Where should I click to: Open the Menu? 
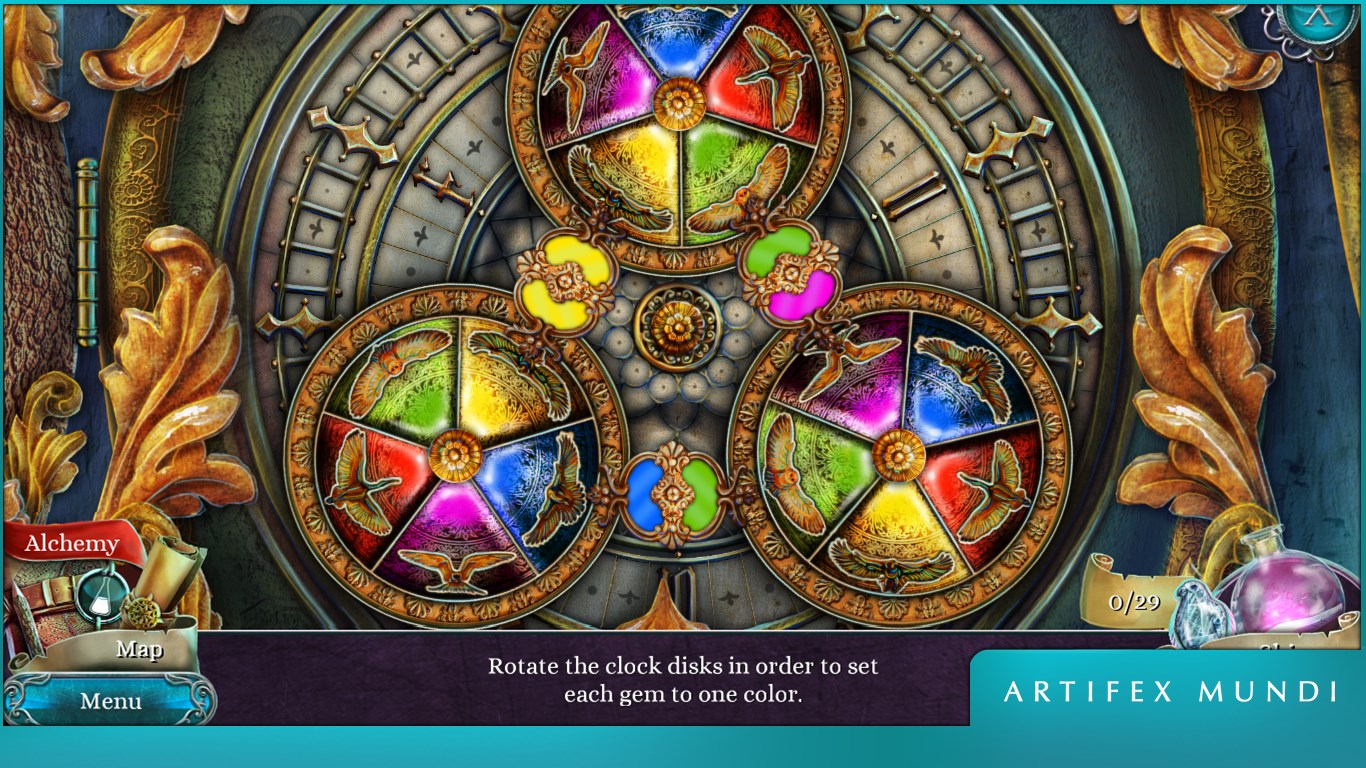pos(110,702)
